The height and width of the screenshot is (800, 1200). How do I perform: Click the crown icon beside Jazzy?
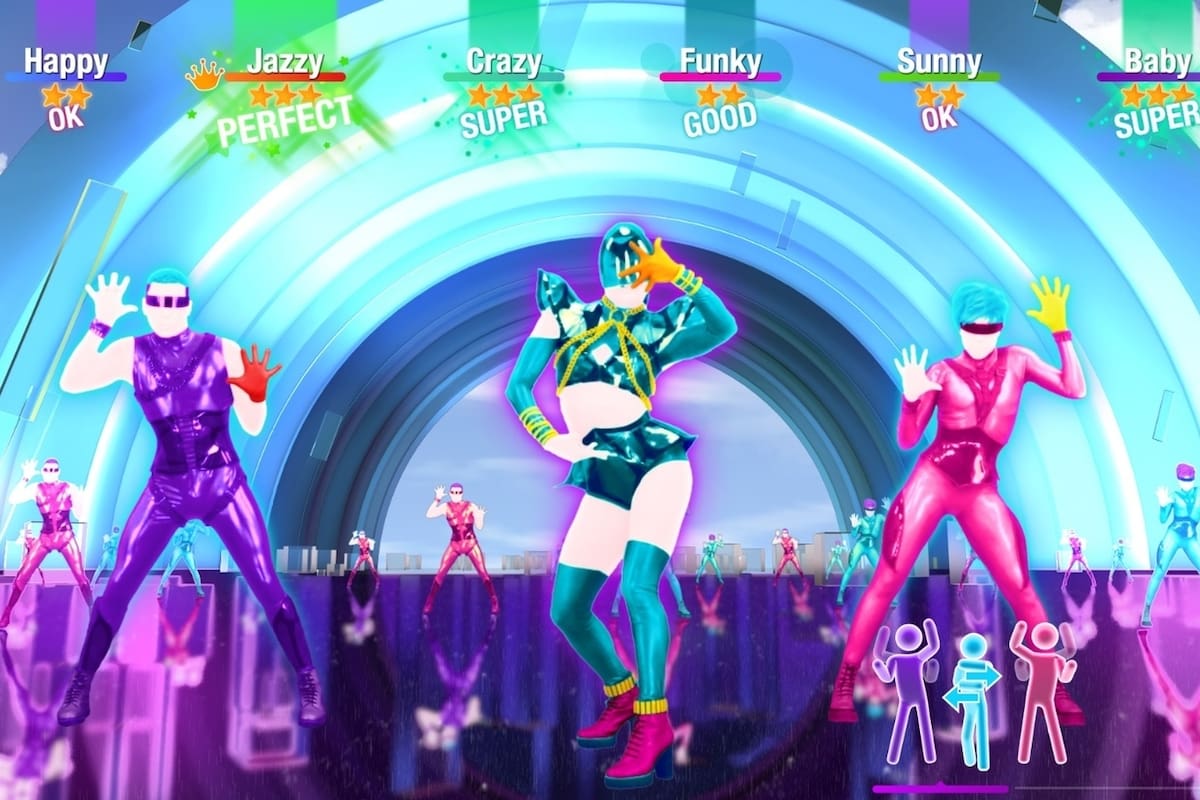pyautogui.click(x=205, y=75)
